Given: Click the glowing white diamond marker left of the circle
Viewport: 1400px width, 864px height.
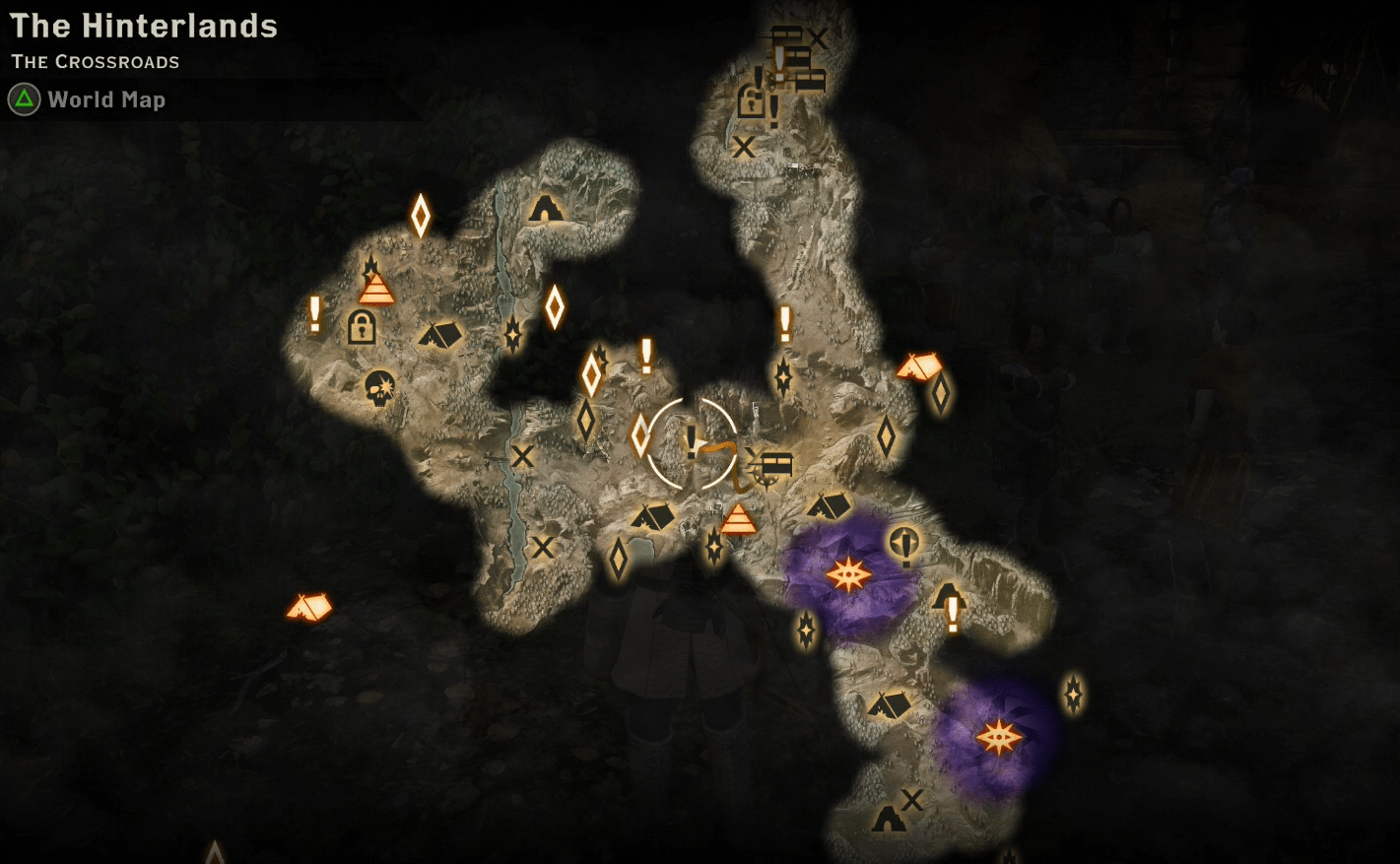Looking at the screenshot, I should (x=638, y=436).
